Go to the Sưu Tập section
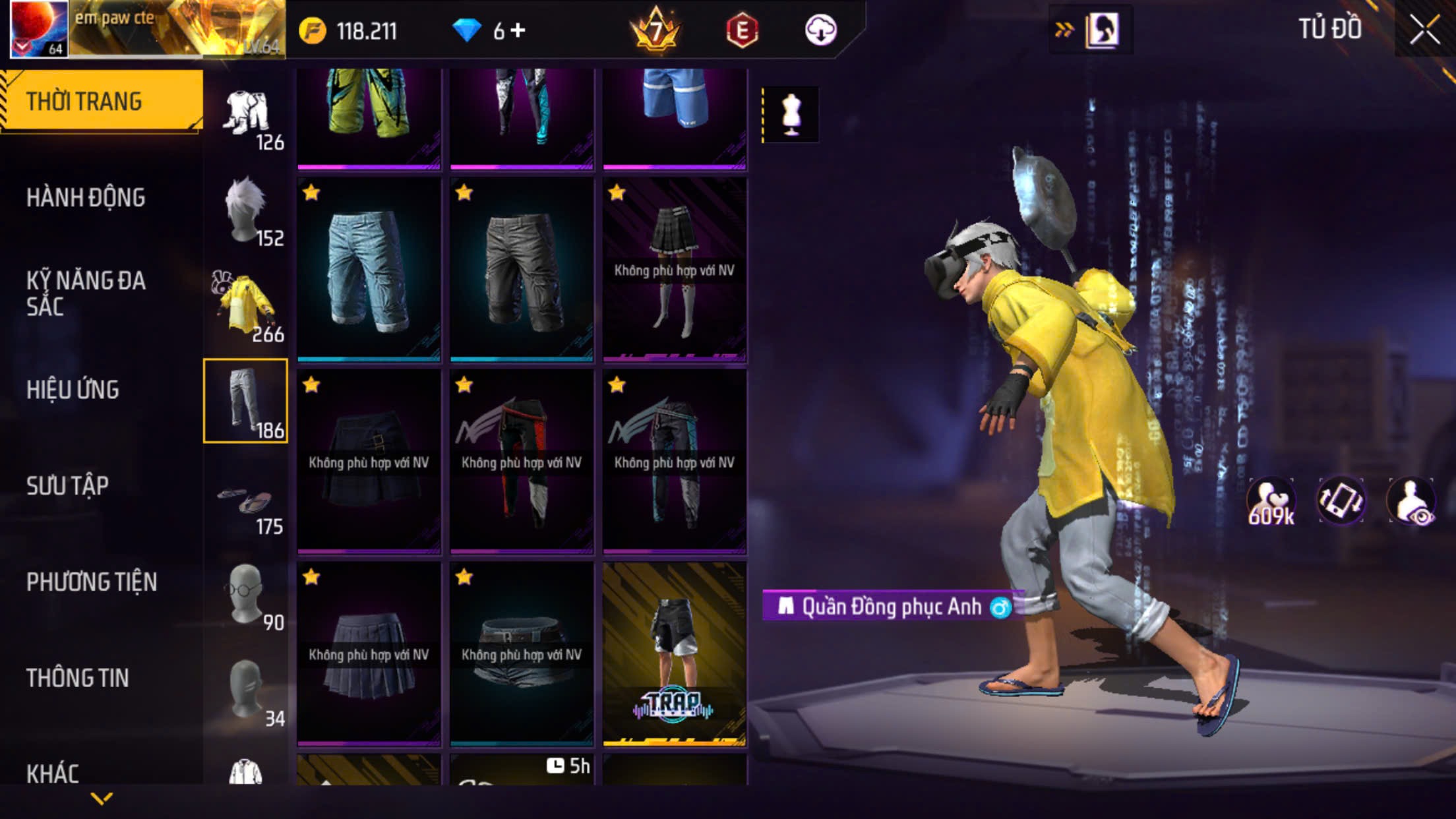 pyautogui.click(x=67, y=485)
